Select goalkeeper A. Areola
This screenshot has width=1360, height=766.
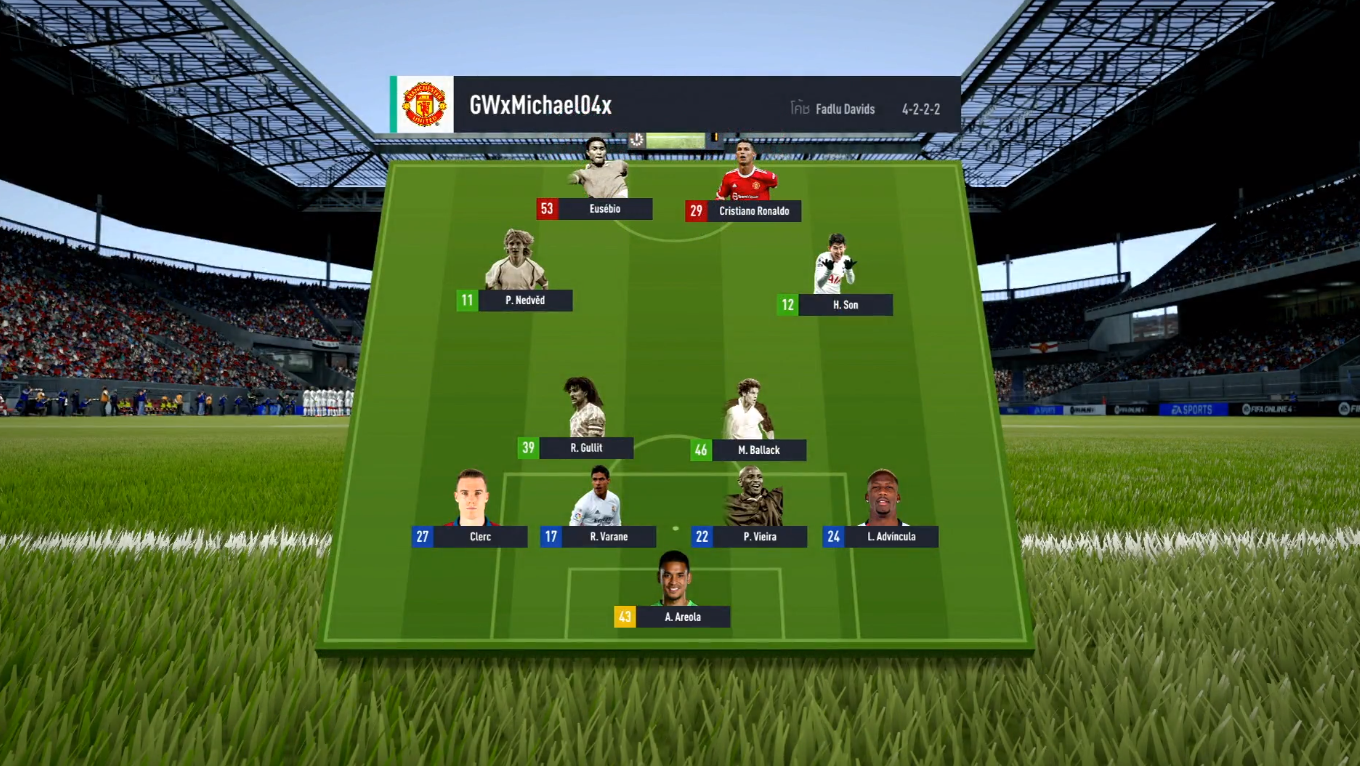click(x=682, y=617)
